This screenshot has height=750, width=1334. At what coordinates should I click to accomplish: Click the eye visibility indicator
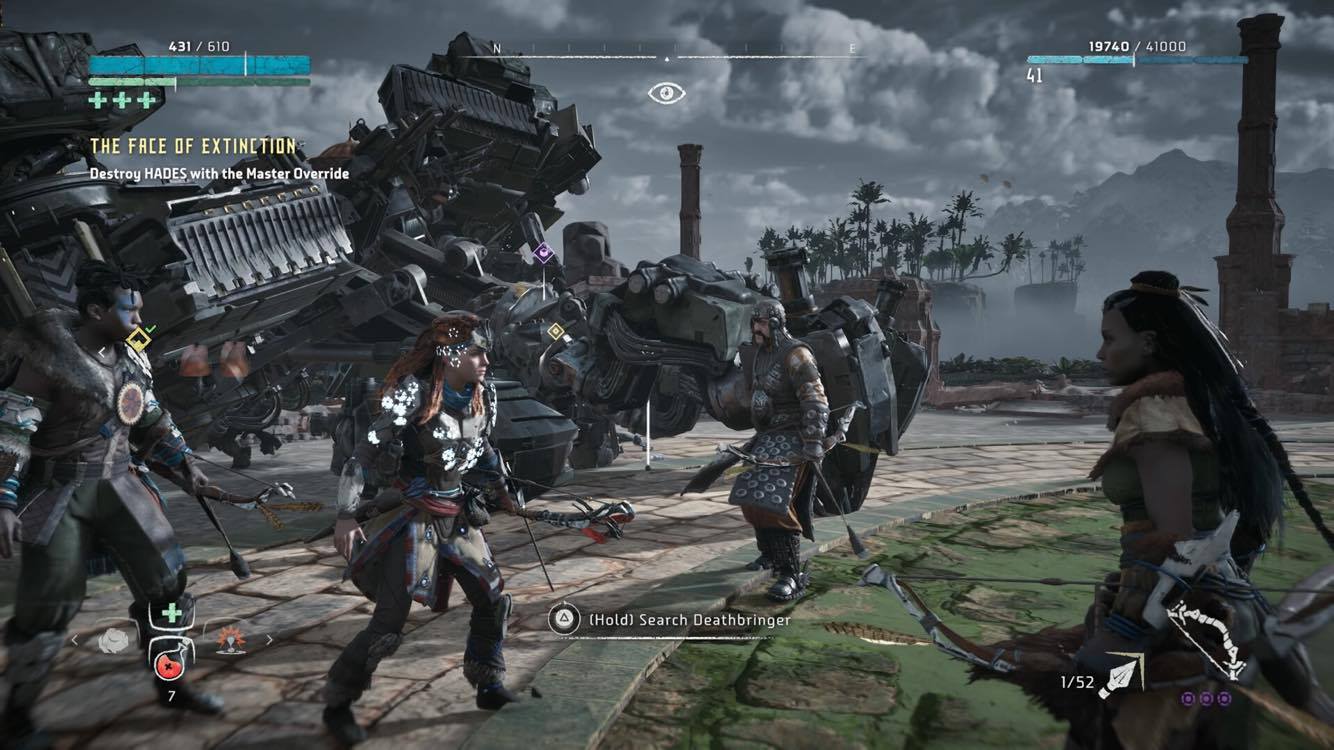pos(666,93)
